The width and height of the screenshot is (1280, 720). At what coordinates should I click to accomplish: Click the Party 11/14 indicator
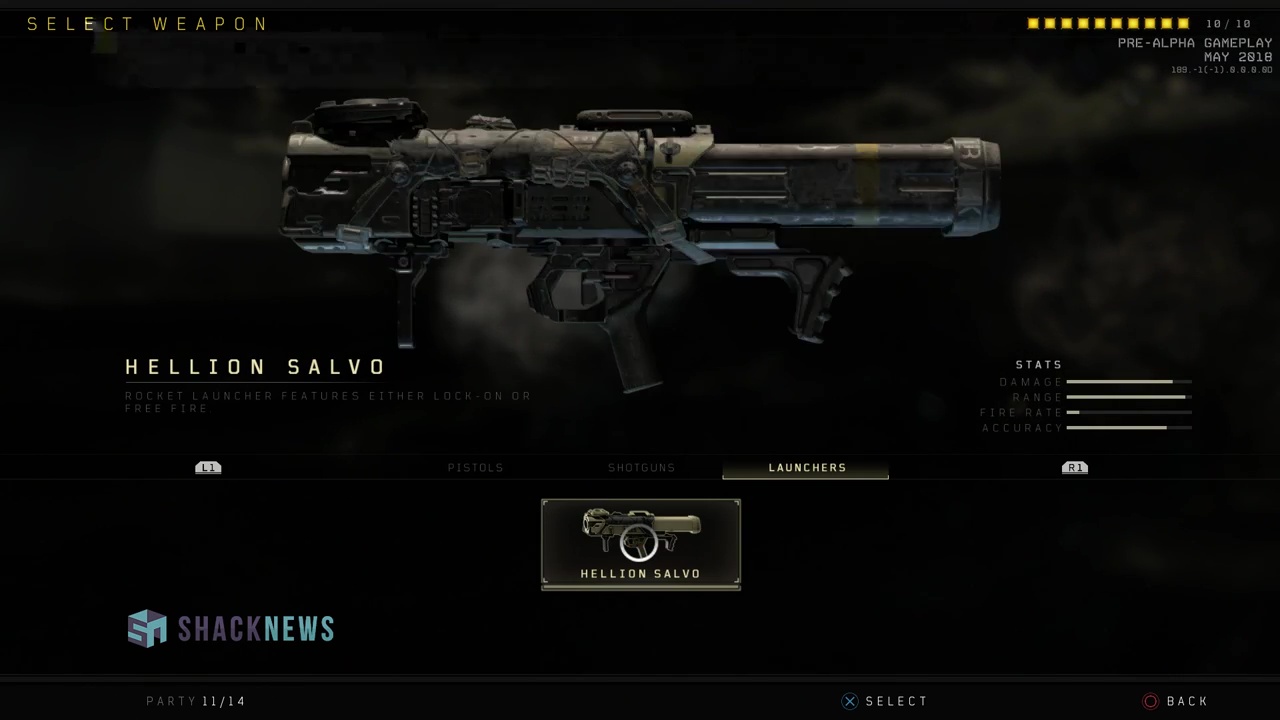(196, 701)
